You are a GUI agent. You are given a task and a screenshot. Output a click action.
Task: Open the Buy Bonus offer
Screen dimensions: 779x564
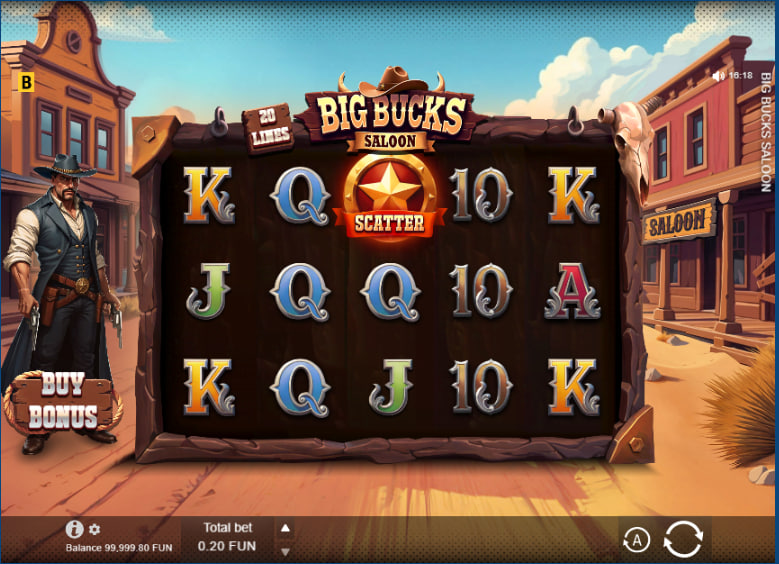(x=62, y=402)
